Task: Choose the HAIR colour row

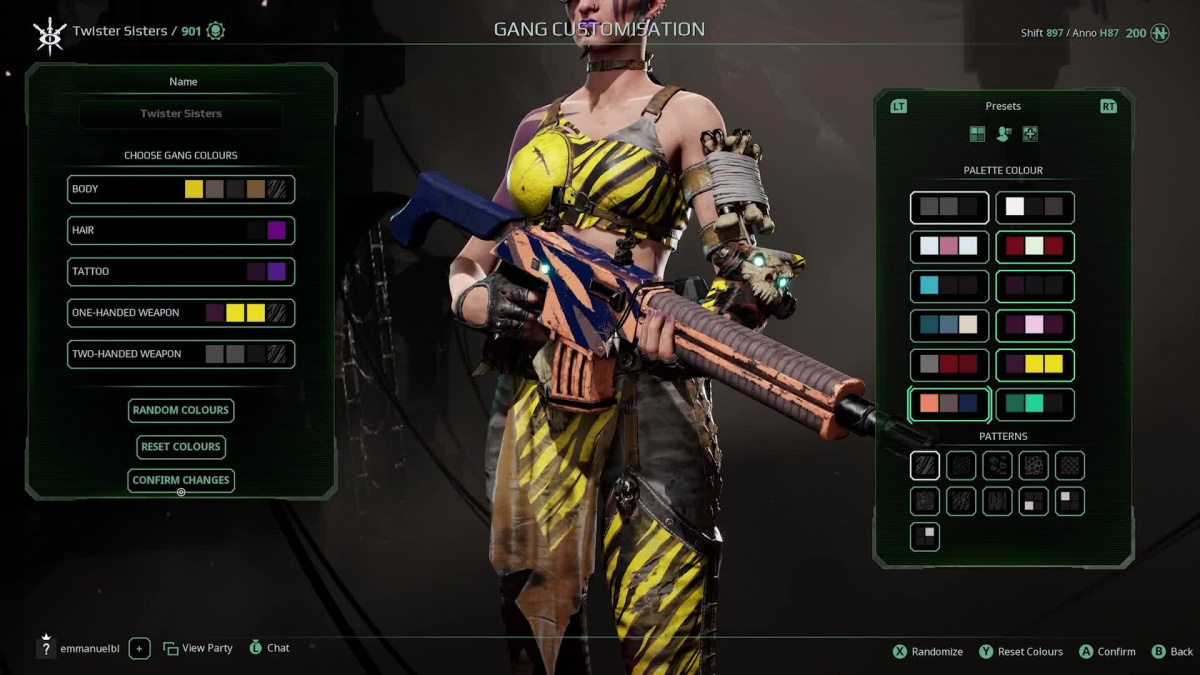Action: (x=181, y=230)
